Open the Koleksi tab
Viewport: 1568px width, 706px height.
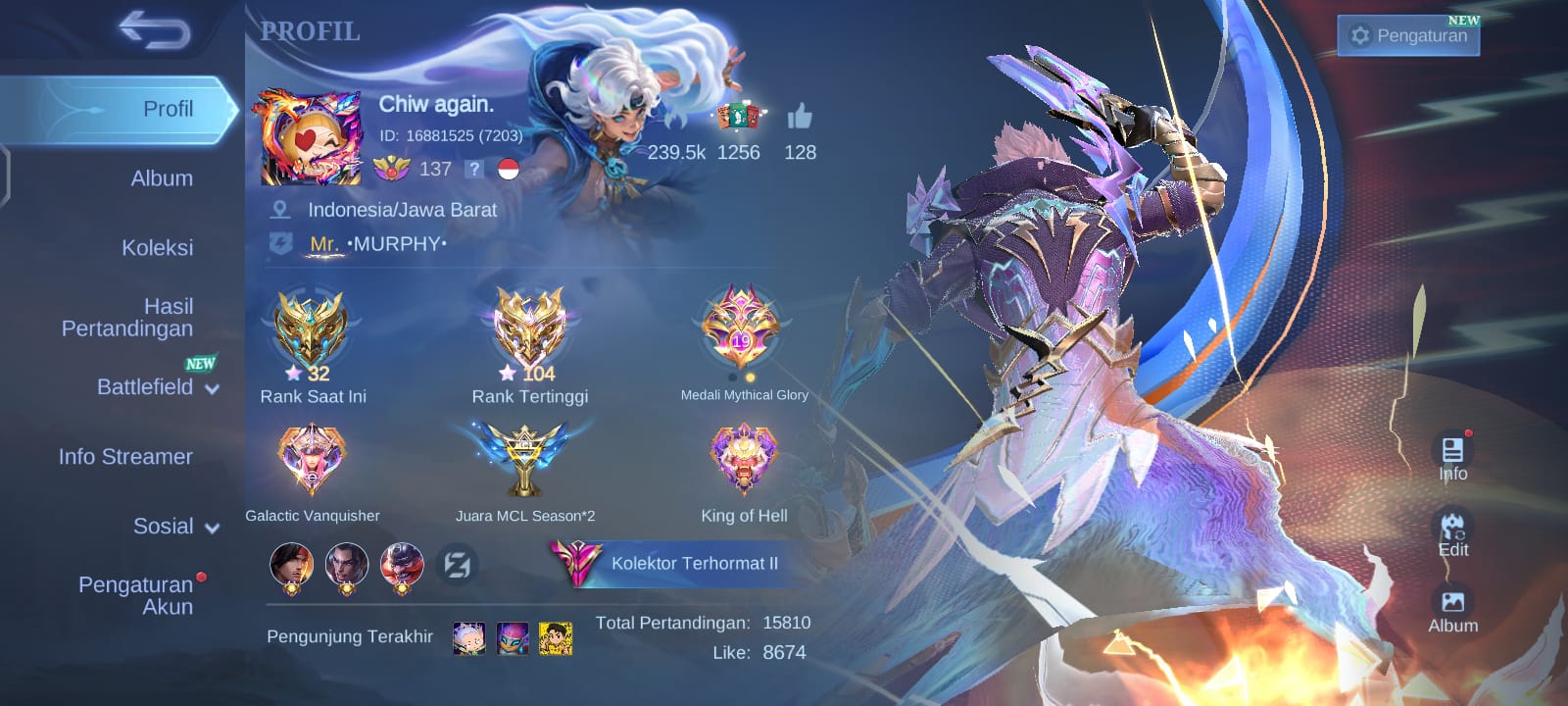pos(157,248)
